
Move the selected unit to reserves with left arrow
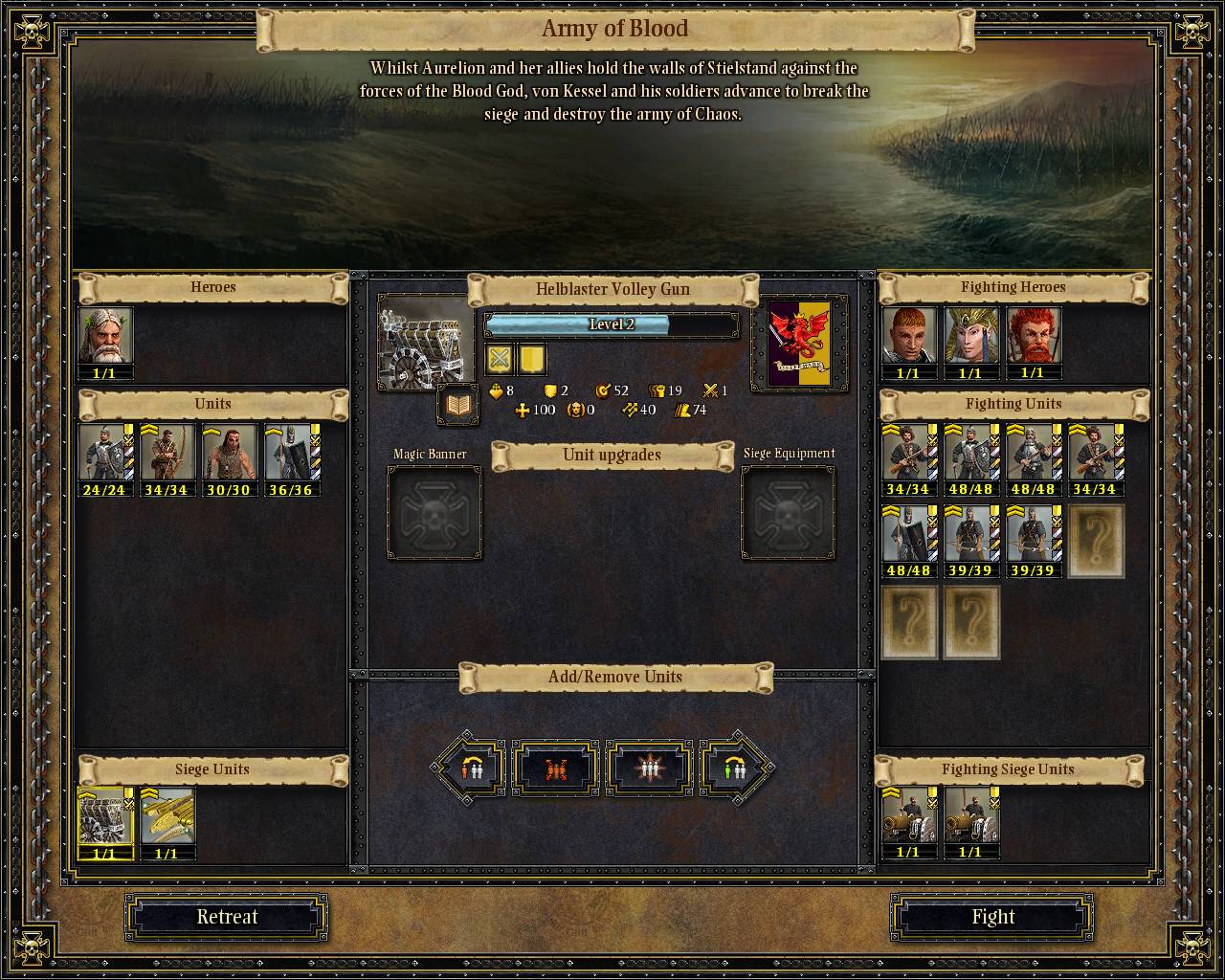click(470, 768)
